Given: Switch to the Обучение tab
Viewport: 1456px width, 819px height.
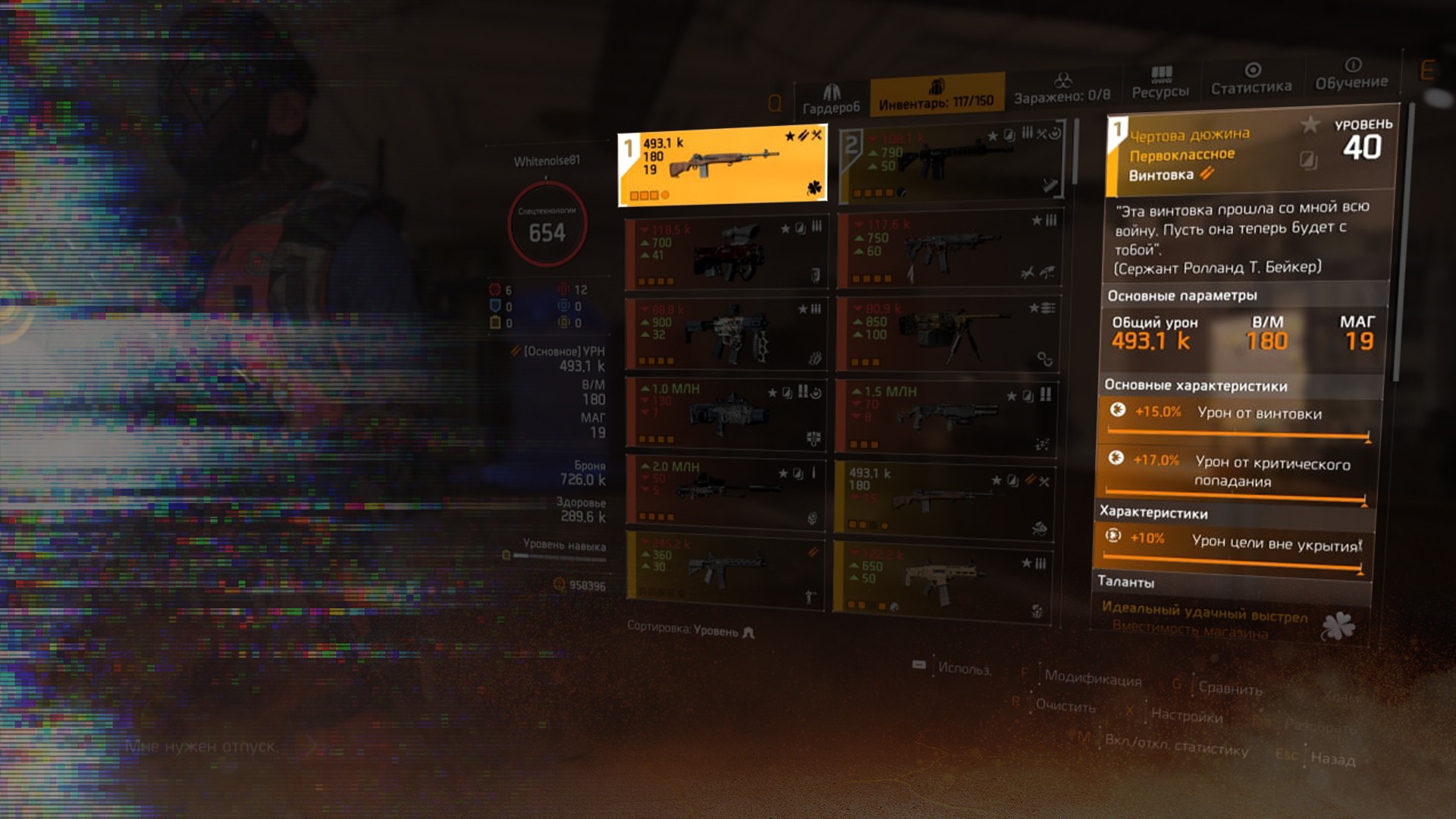Looking at the screenshot, I should point(1351,74).
